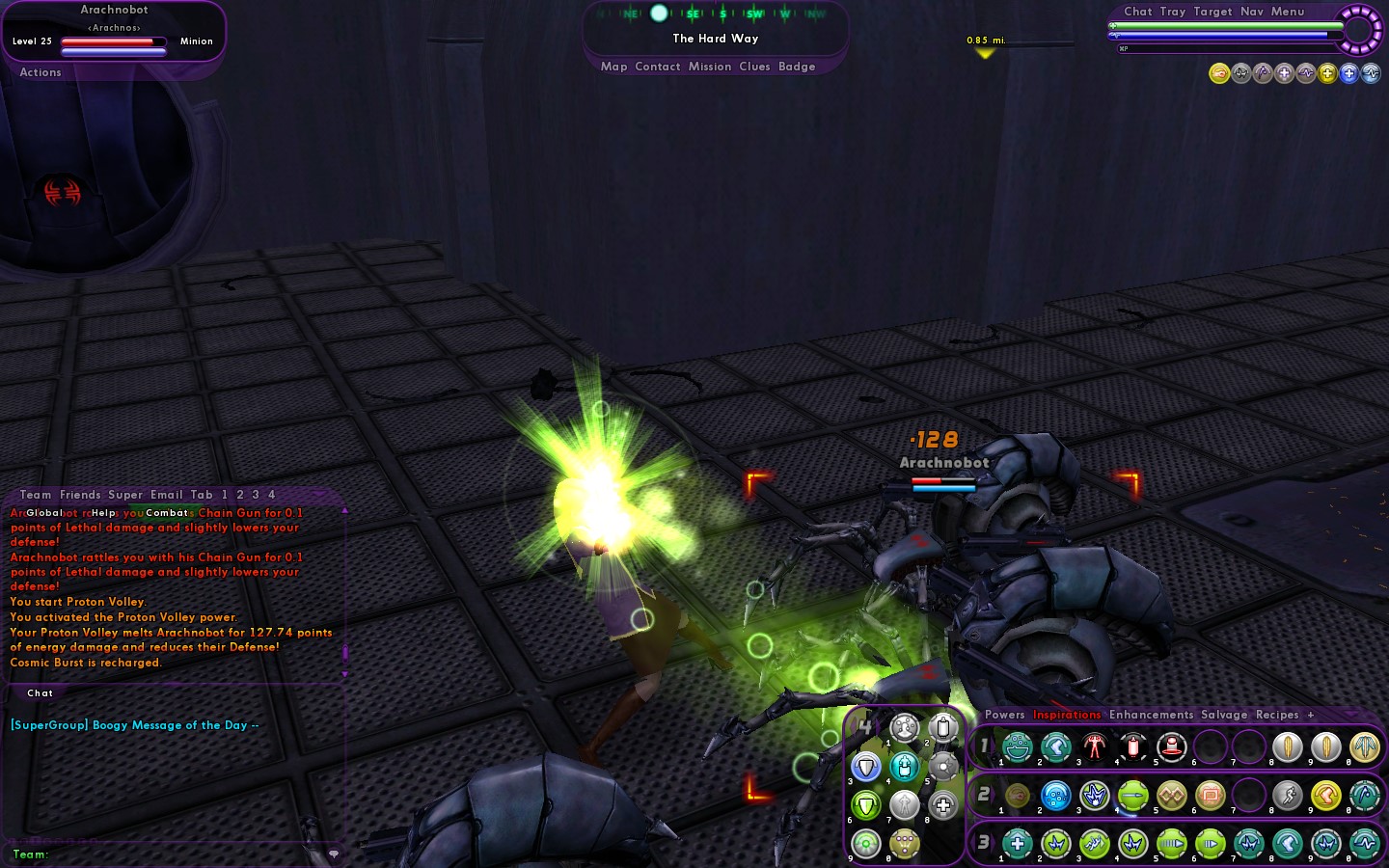Toggle the Tray window from the top bar
1389x868 pixels.
coord(1173,12)
